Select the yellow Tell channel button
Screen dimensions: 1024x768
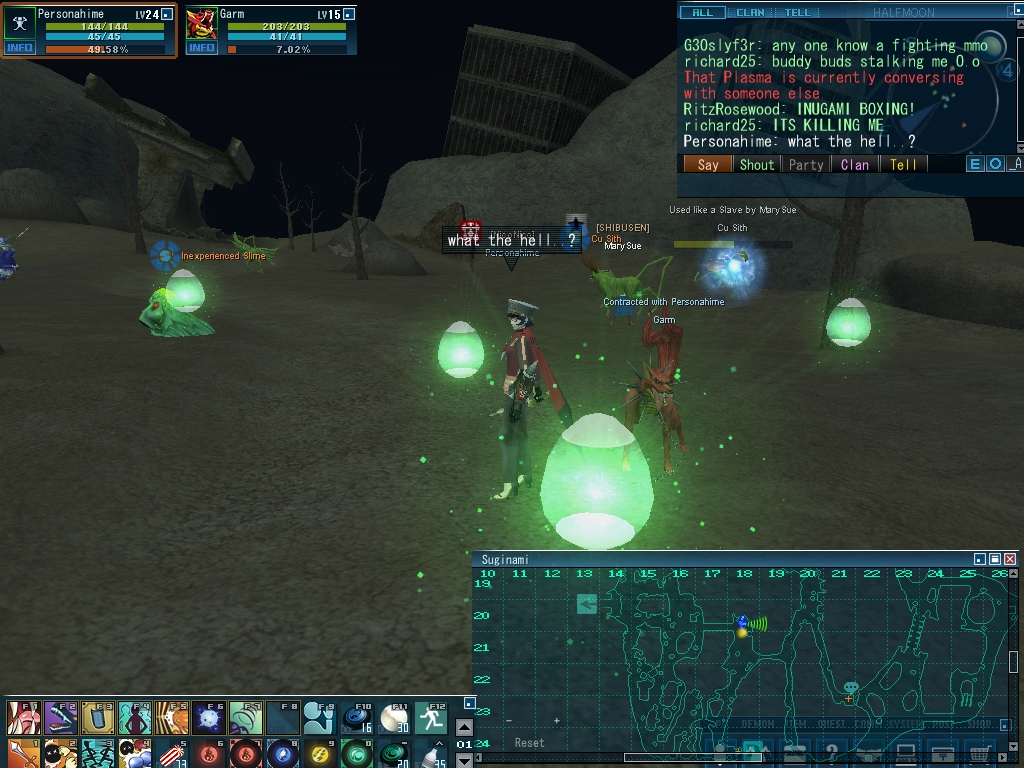tap(903, 165)
